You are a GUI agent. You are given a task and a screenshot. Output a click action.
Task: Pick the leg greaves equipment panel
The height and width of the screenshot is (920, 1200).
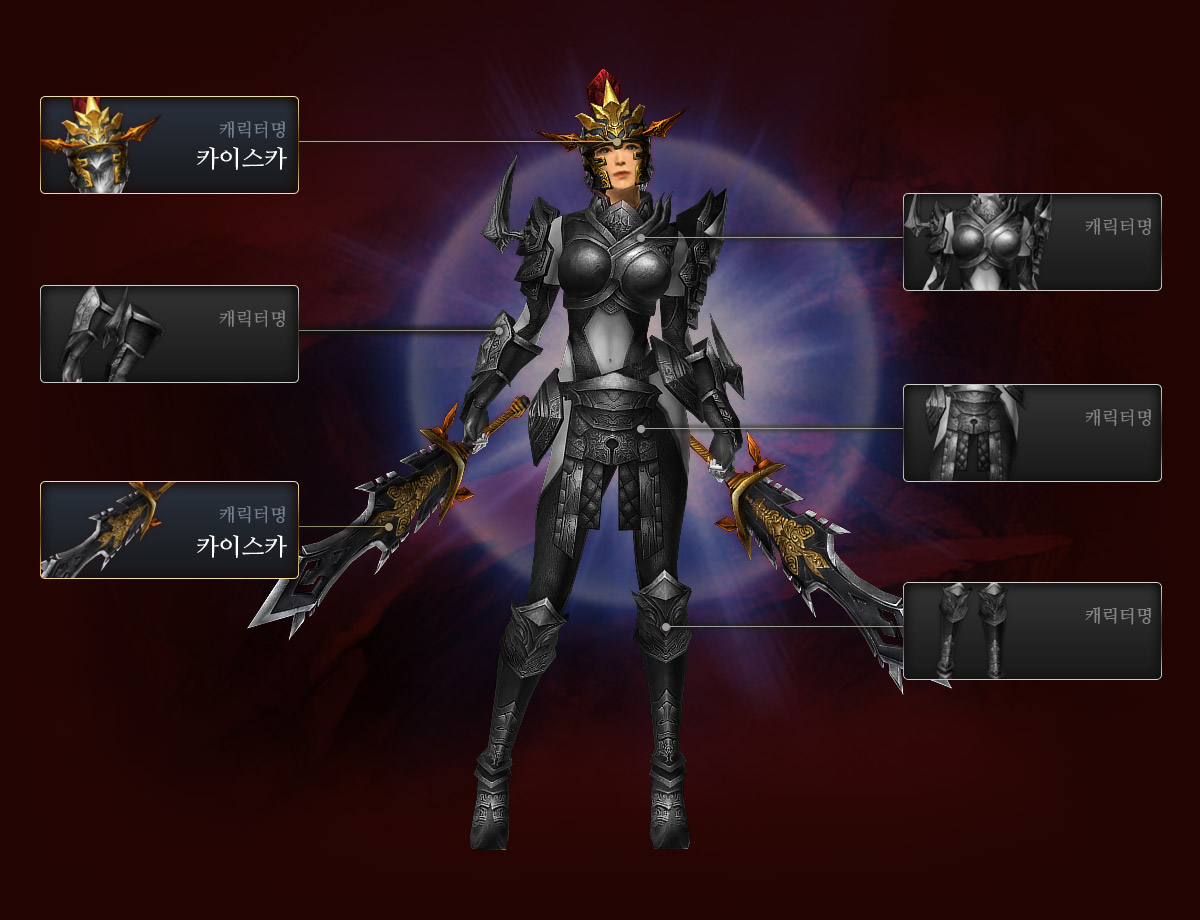[1032, 631]
